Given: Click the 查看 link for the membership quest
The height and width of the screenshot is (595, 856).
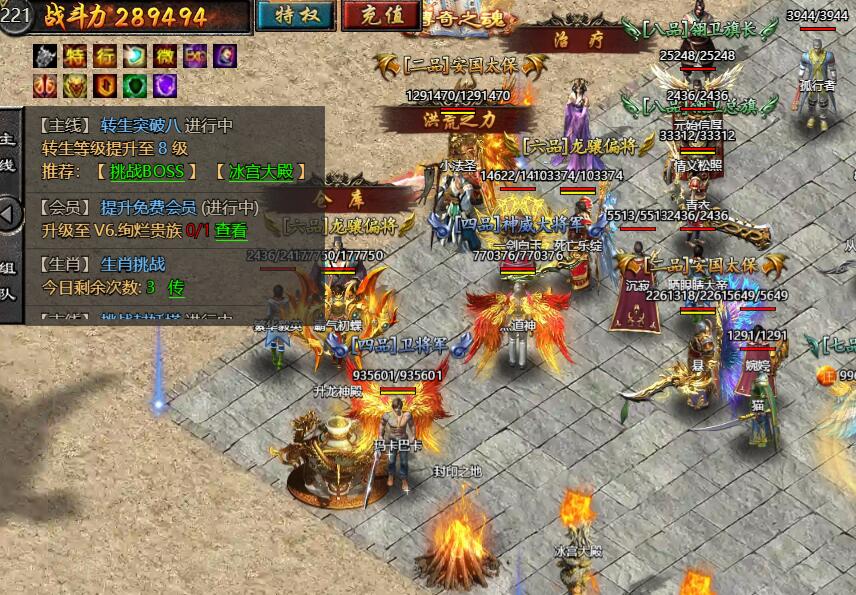Looking at the screenshot, I should click(x=231, y=230).
